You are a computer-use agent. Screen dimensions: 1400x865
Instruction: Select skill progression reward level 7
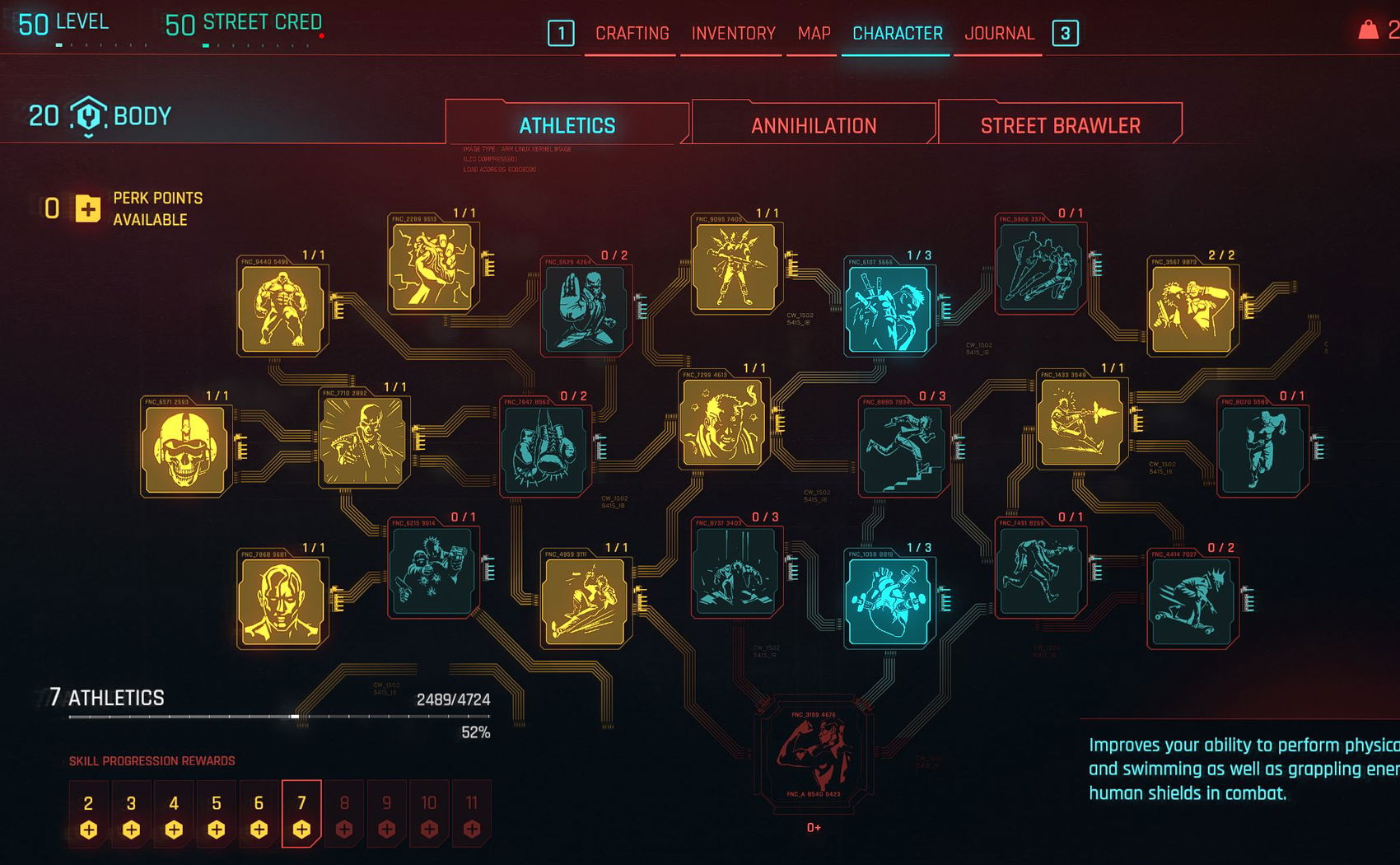coord(301,814)
